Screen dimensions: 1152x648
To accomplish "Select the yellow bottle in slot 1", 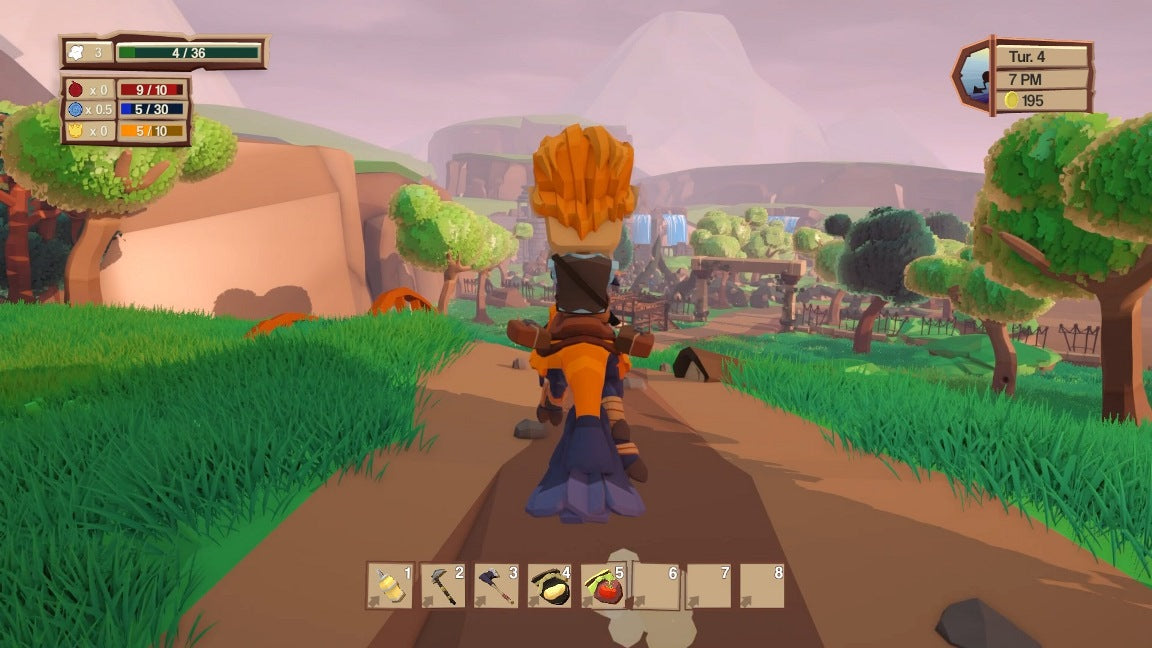I will point(390,586).
